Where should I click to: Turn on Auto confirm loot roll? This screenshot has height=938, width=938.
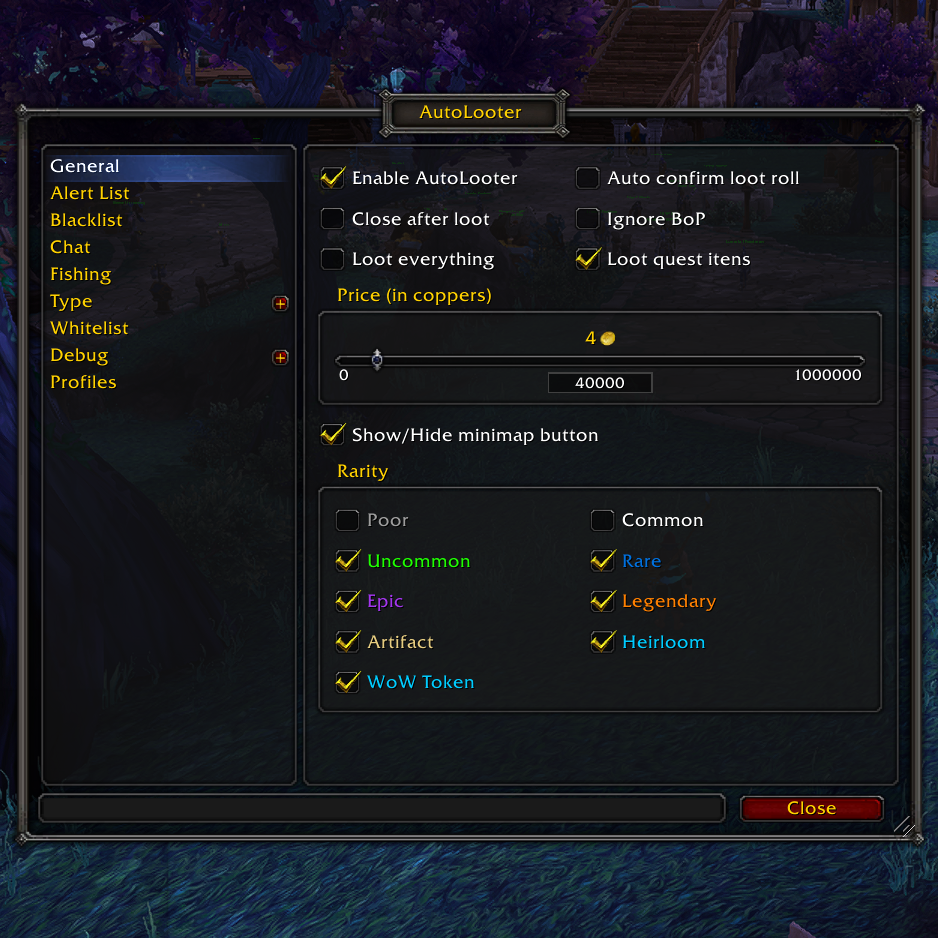click(x=587, y=179)
